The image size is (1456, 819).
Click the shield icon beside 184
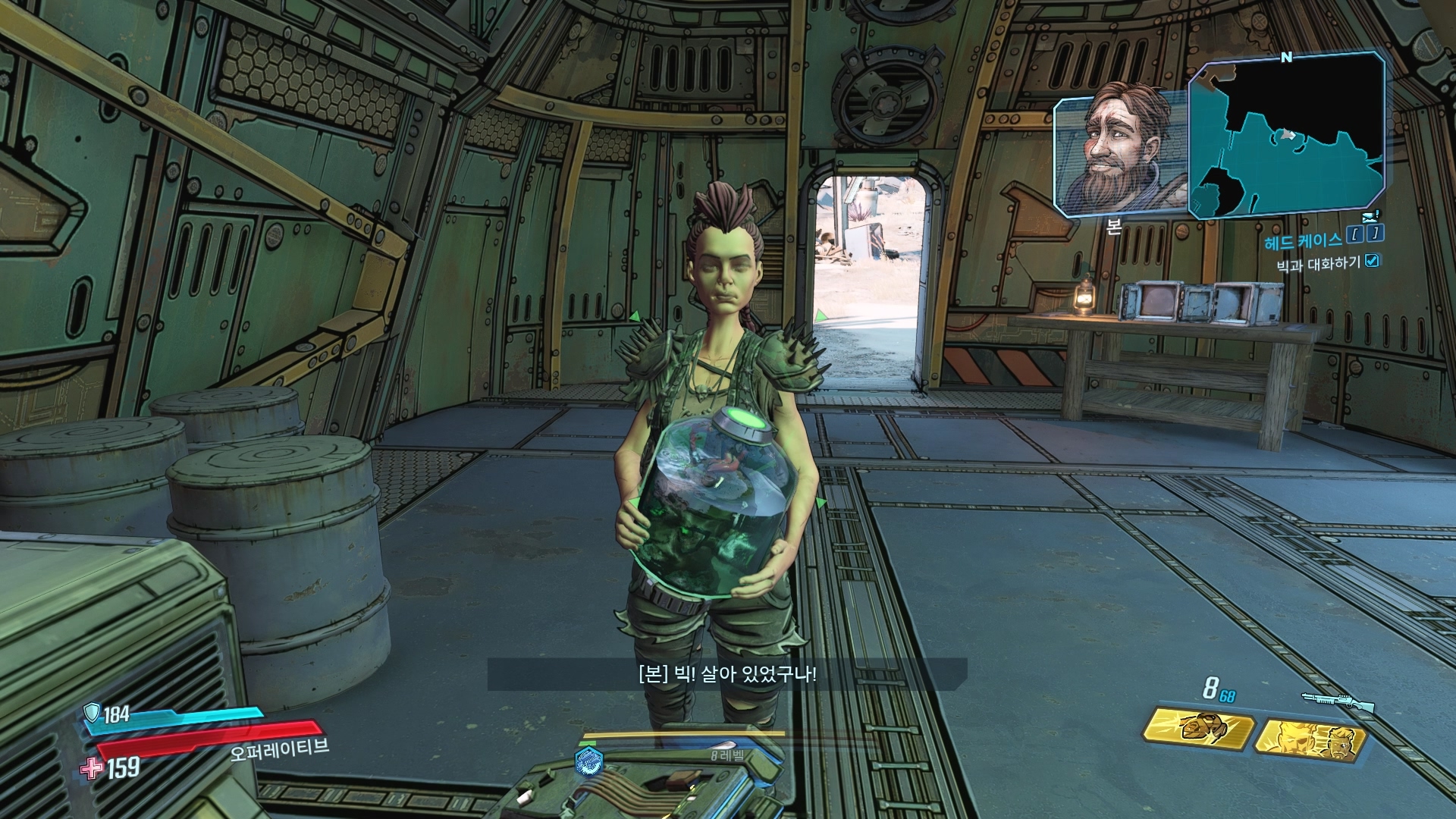[92, 712]
